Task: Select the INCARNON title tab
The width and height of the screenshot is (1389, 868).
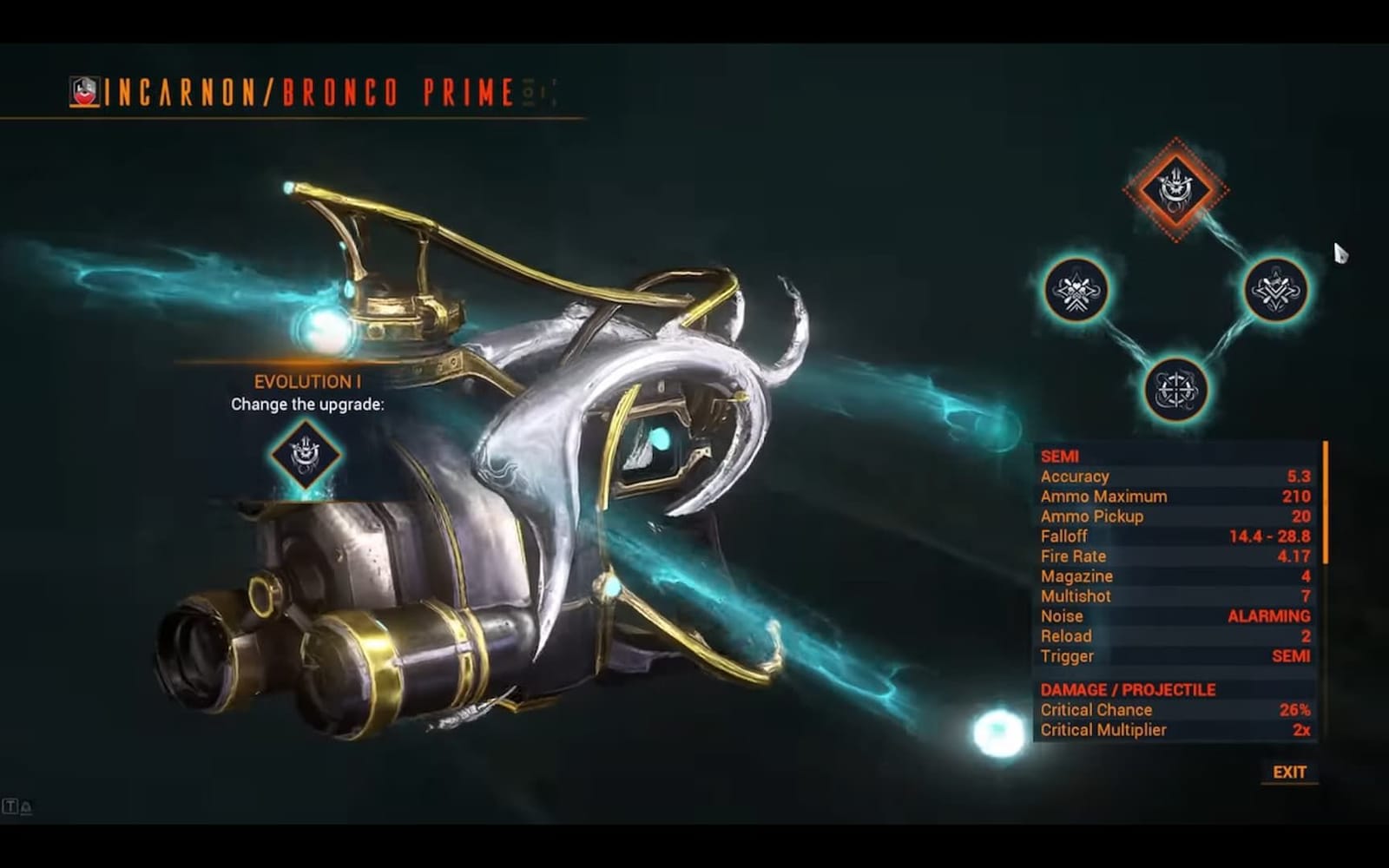Action: (187, 88)
